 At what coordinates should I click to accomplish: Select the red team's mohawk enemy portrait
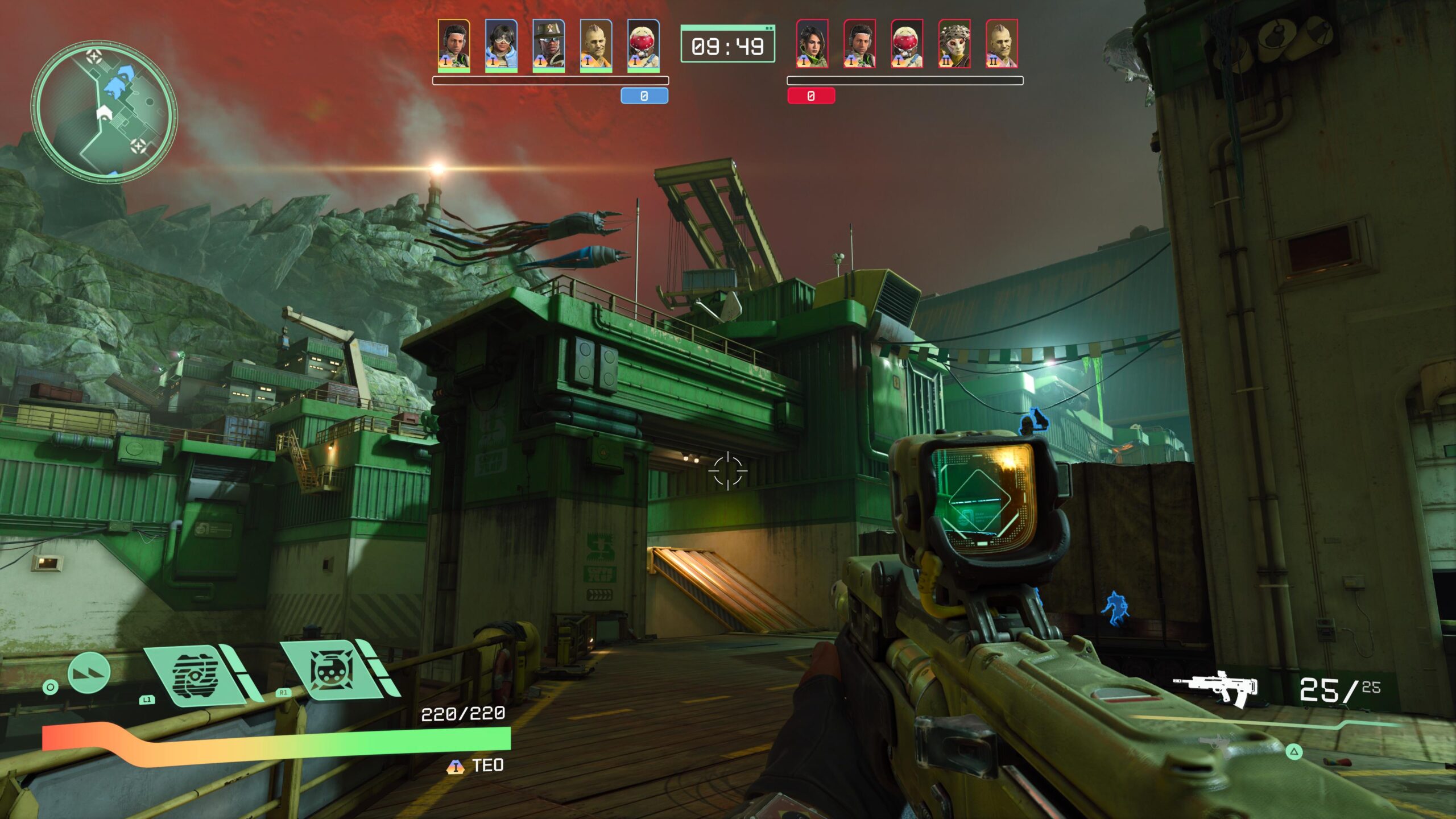click(x=1001, y=44)
